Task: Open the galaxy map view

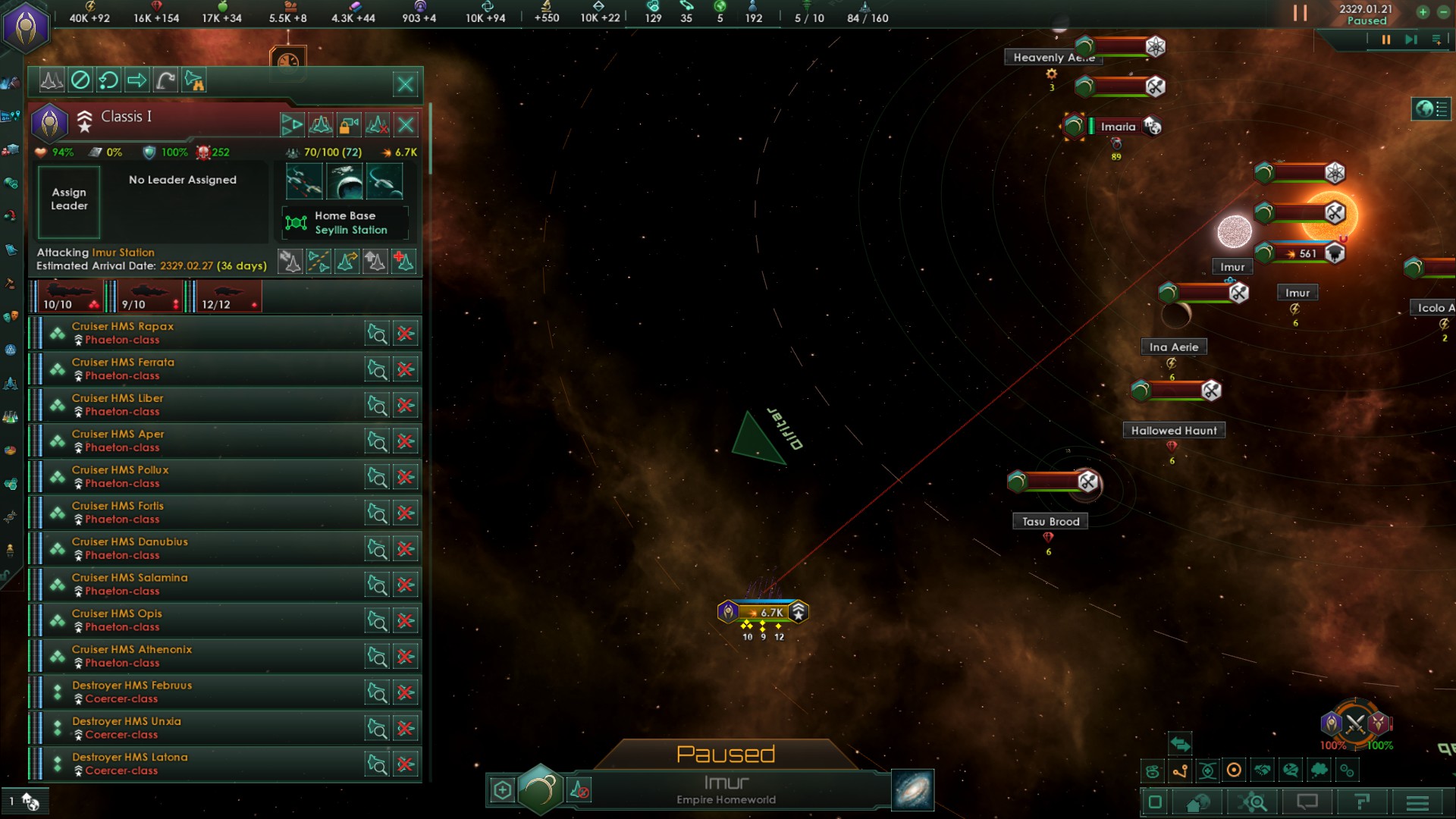Action: pyautogui.click(x=912, y=790)
